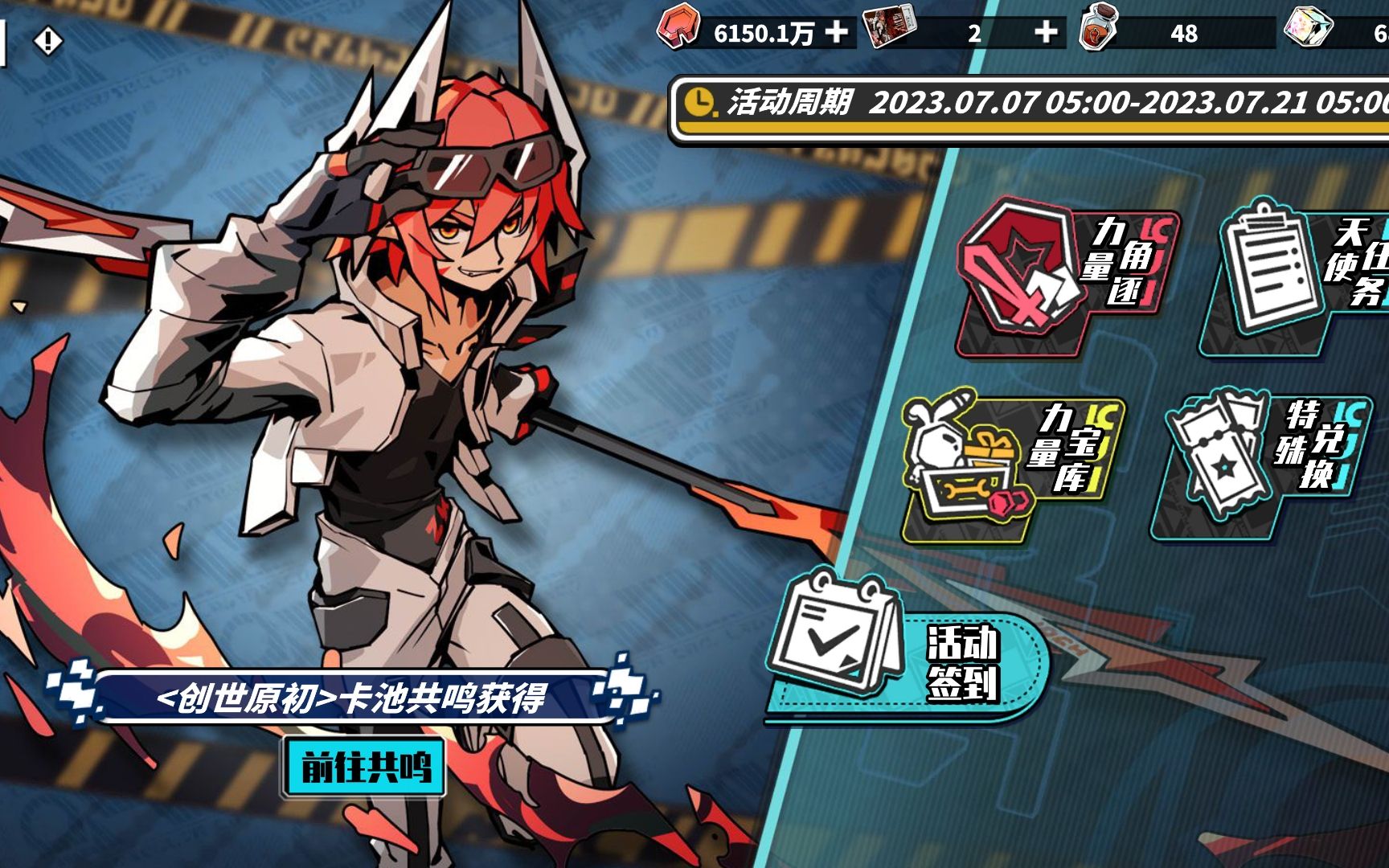Select the red potion jar currency icon

click(x=1098, y=29)
